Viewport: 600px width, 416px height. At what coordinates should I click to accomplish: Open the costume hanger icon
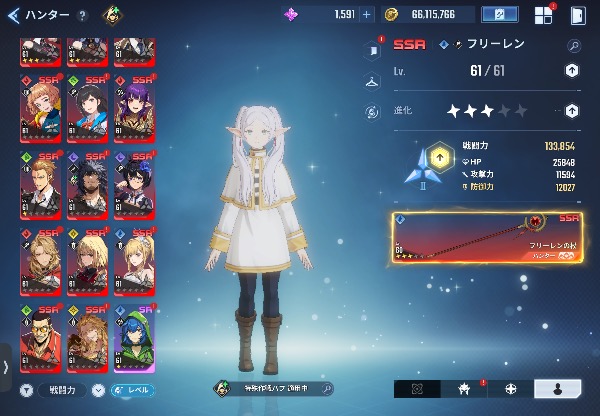click(x=373, y=80)
